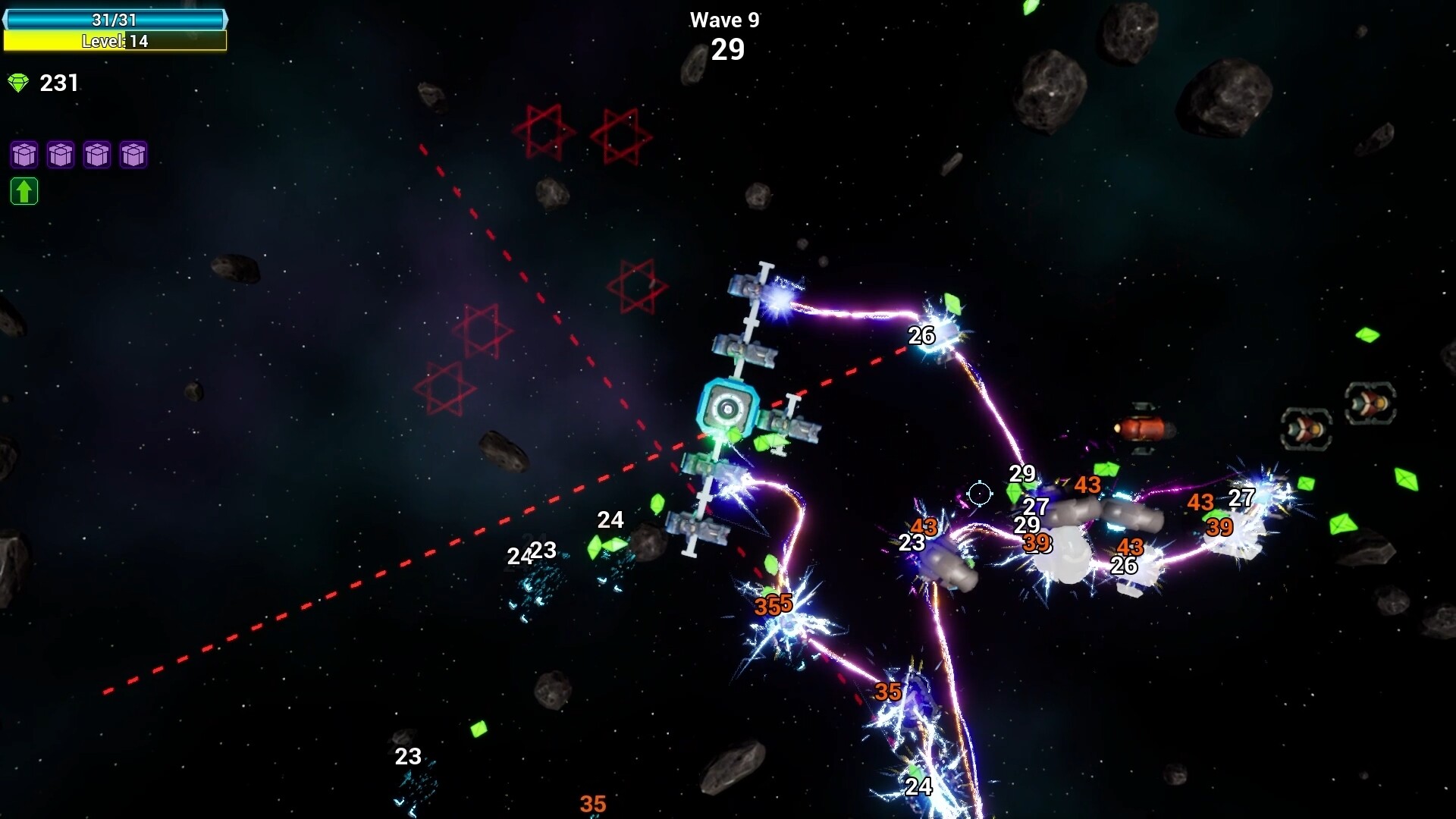Viewport: 1456px width, 819px height.
Task: Open the fourth purple gift box icon
Action: [133, 155]
